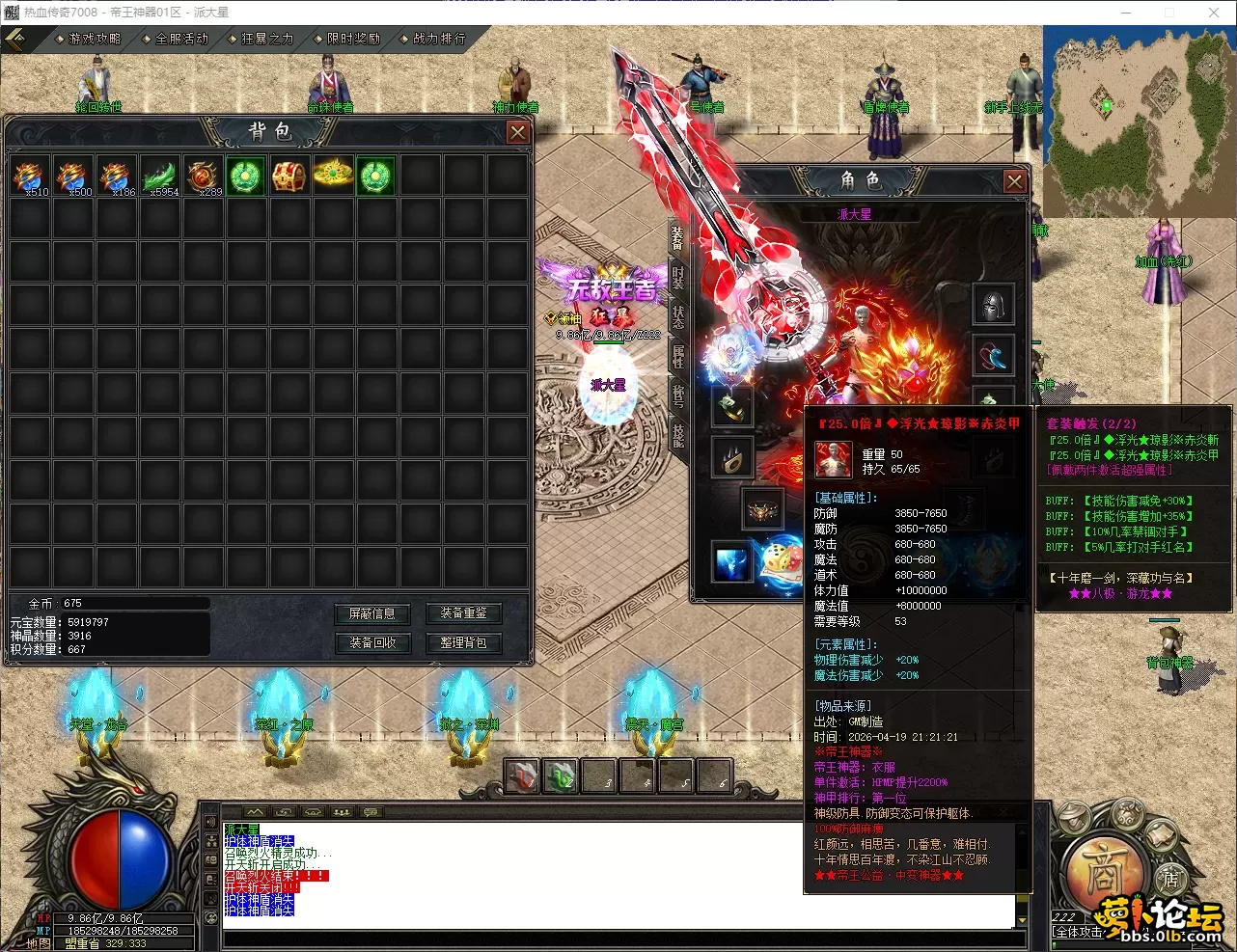Select the green feather stack x5954
The image size is (1237, 952).
(x=159, y=177)
